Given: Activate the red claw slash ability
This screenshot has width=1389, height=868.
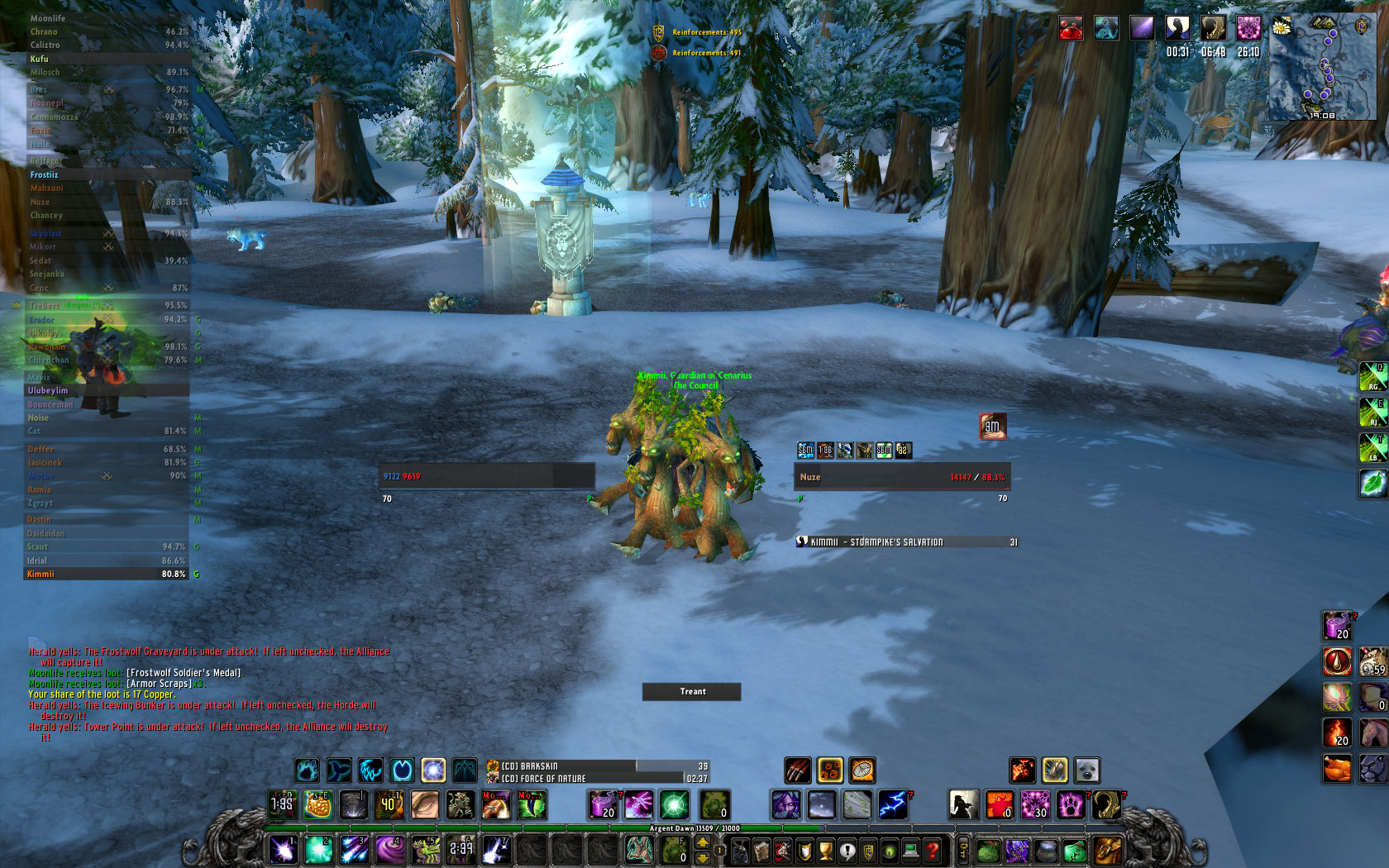Looking at the screenshot, I should (797, 770).
